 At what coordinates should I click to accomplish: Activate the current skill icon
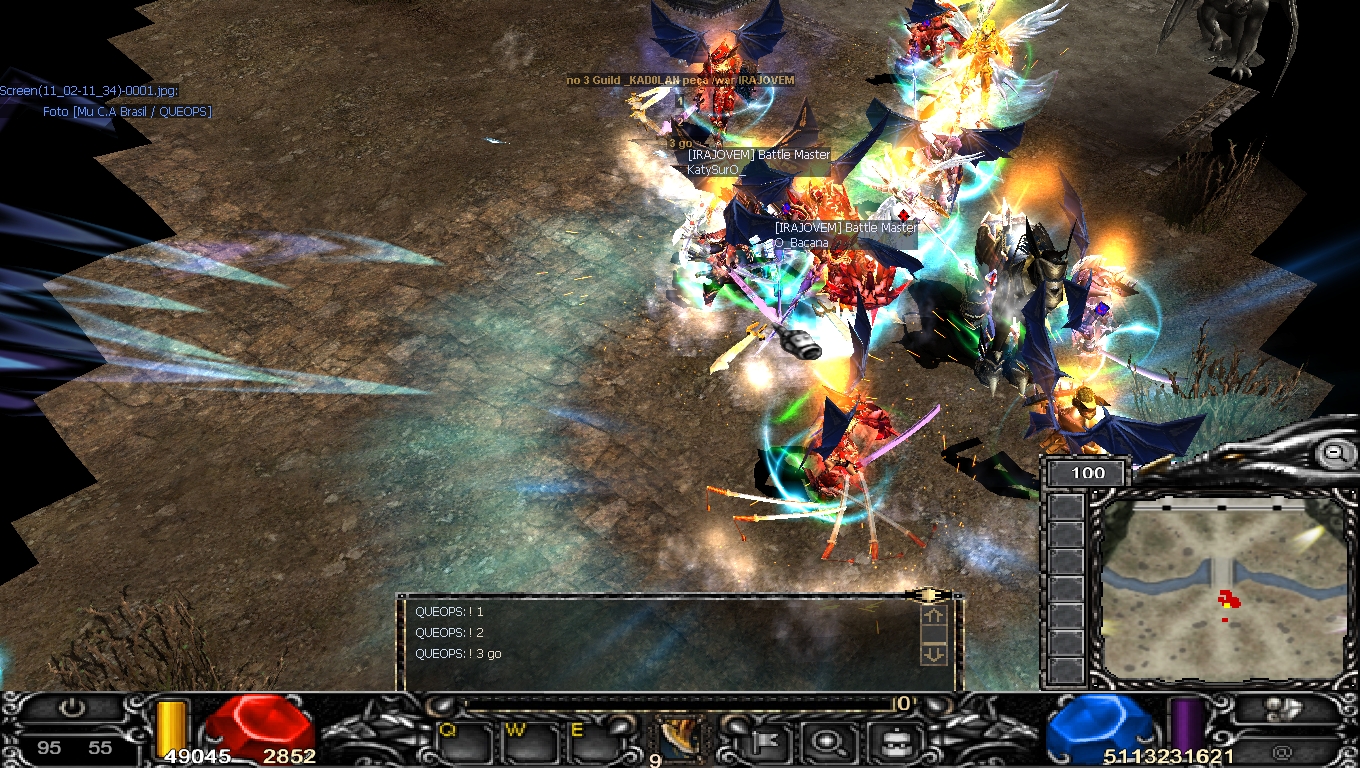pos(682,737)
